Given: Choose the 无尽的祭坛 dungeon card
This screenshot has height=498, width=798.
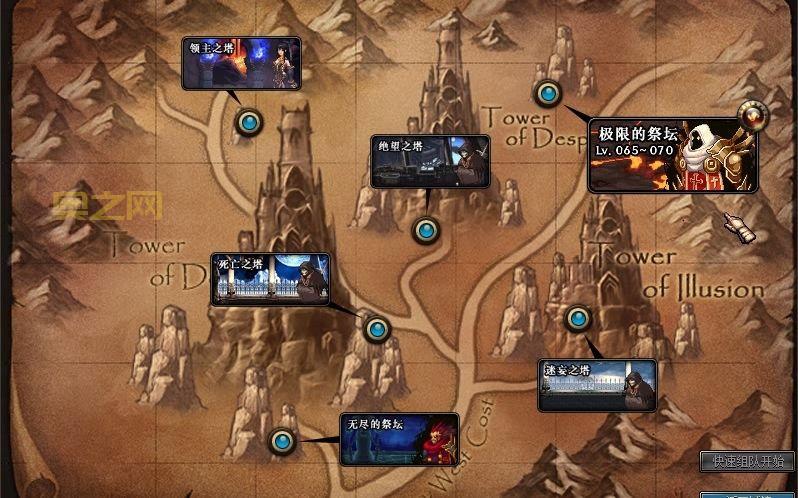Looking at the screenshot, I should (x=399, y=439).
